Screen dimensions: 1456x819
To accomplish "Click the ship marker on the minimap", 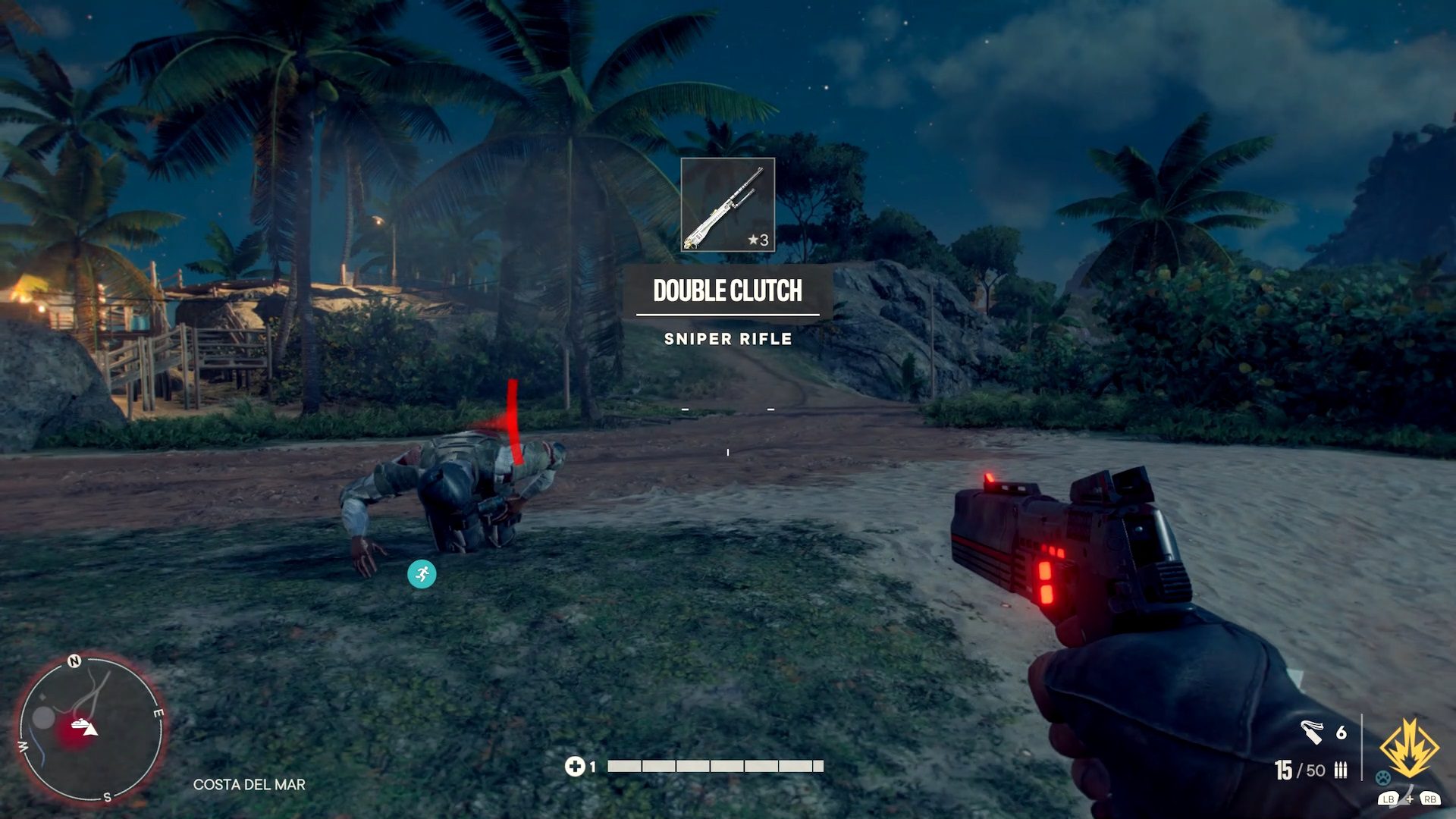I will 79,724.
